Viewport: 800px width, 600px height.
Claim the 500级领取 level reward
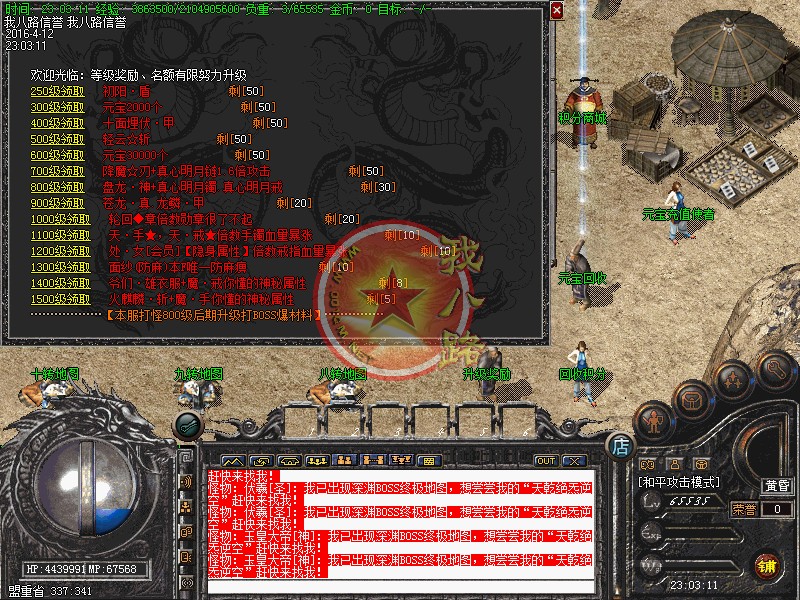[x=58, y=139]
